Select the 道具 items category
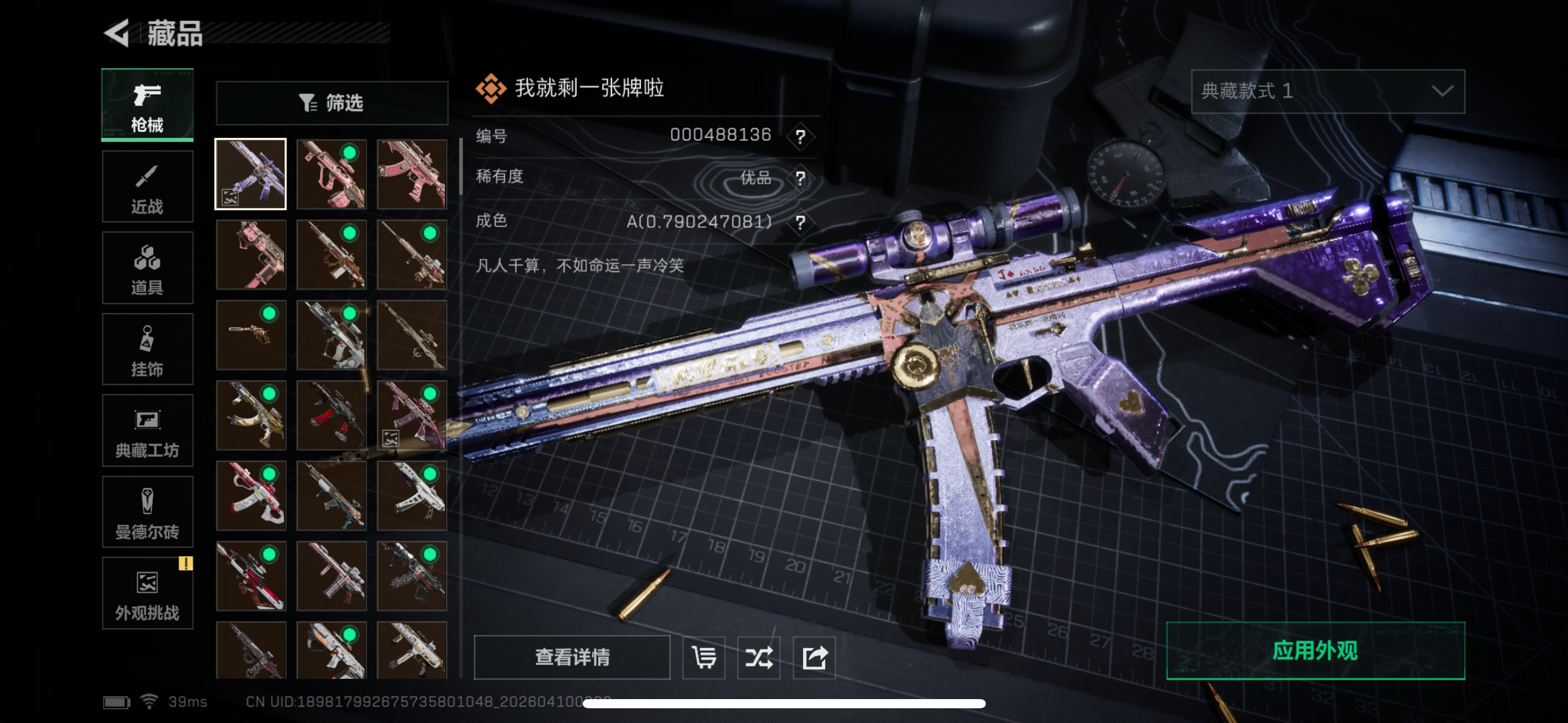 147,268
